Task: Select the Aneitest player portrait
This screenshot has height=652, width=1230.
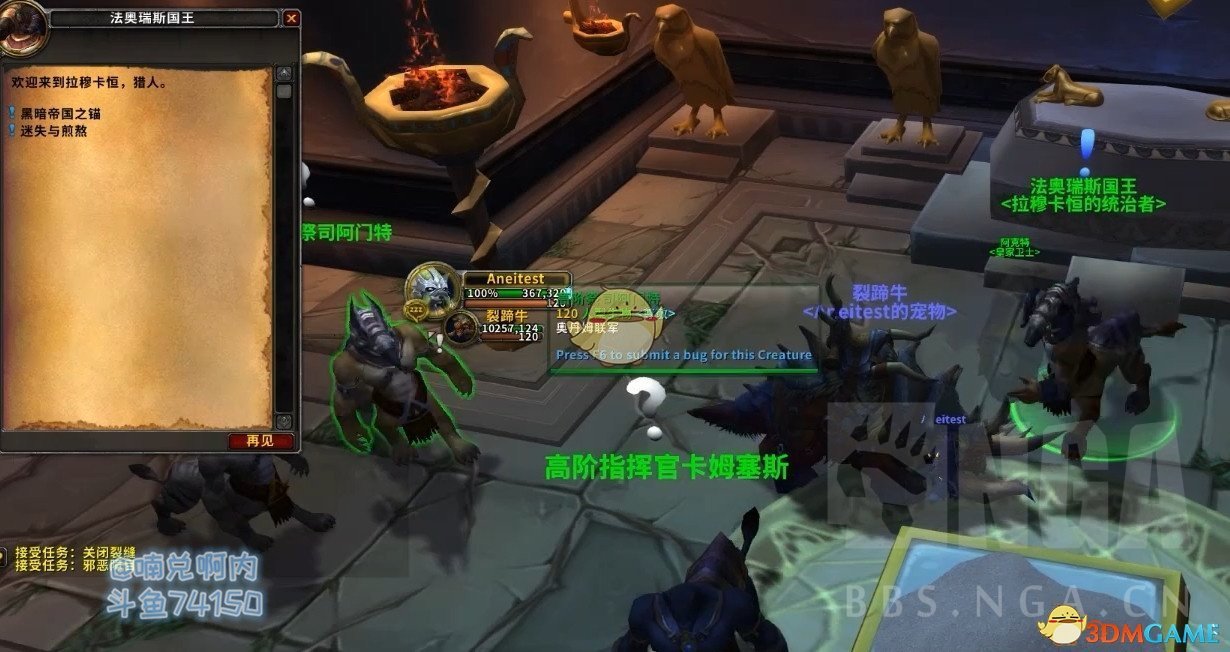Action: pyautogui.click(x=433, y=288)
